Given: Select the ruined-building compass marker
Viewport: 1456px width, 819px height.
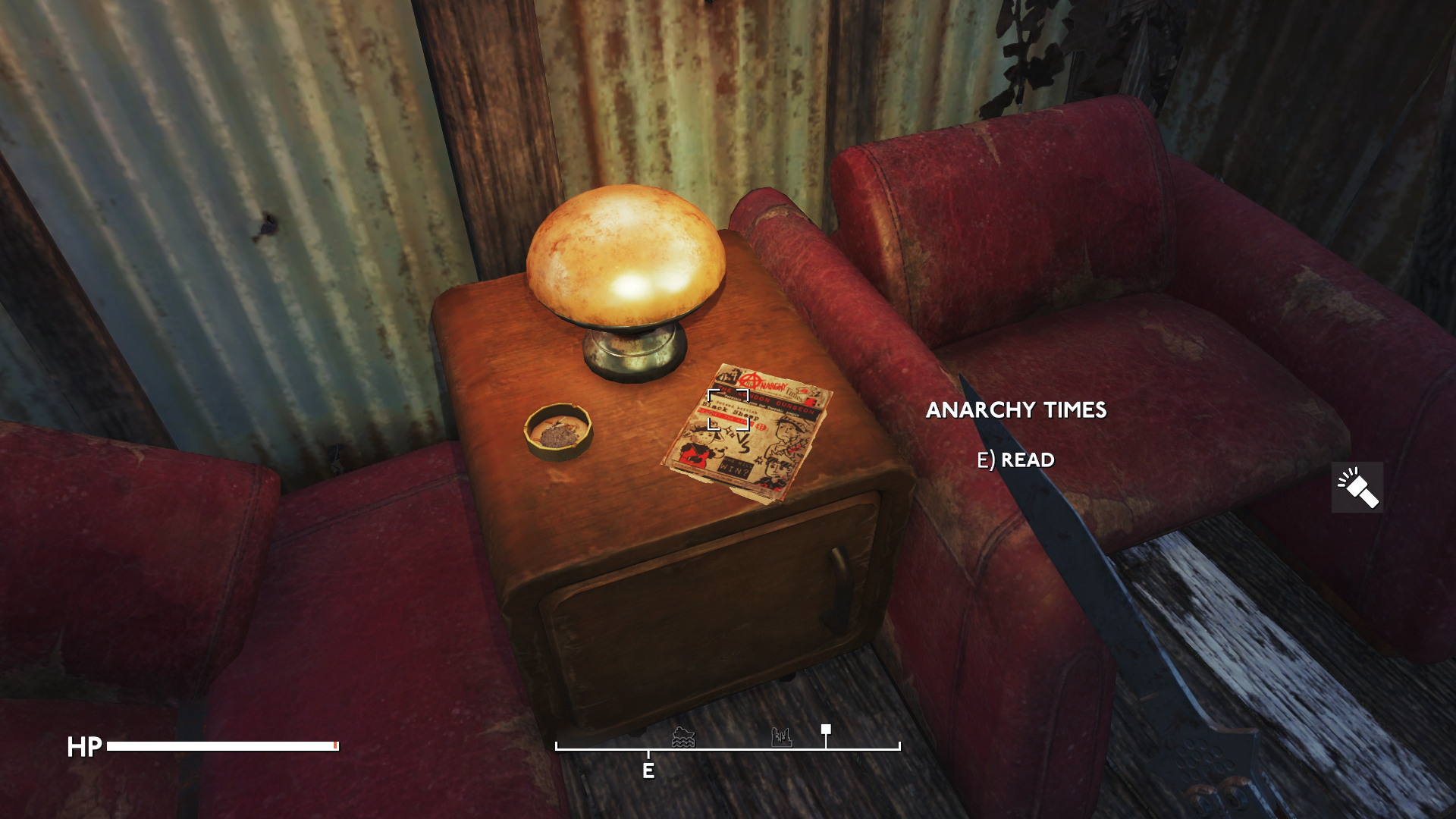Looking at the screenshot, I should [x=781, y=736].
